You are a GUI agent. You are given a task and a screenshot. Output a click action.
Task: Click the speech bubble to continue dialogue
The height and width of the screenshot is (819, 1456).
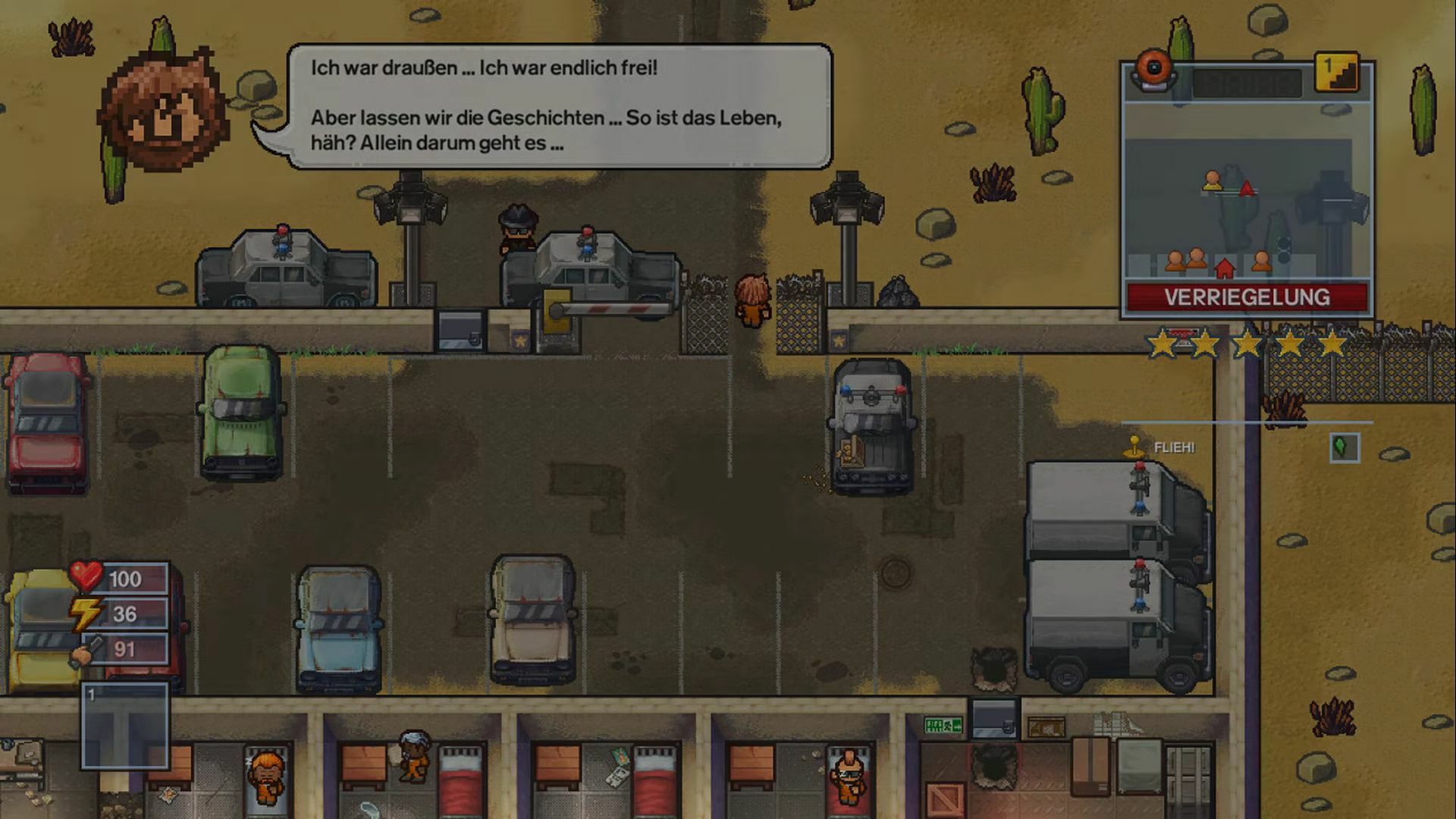point(560,106)
